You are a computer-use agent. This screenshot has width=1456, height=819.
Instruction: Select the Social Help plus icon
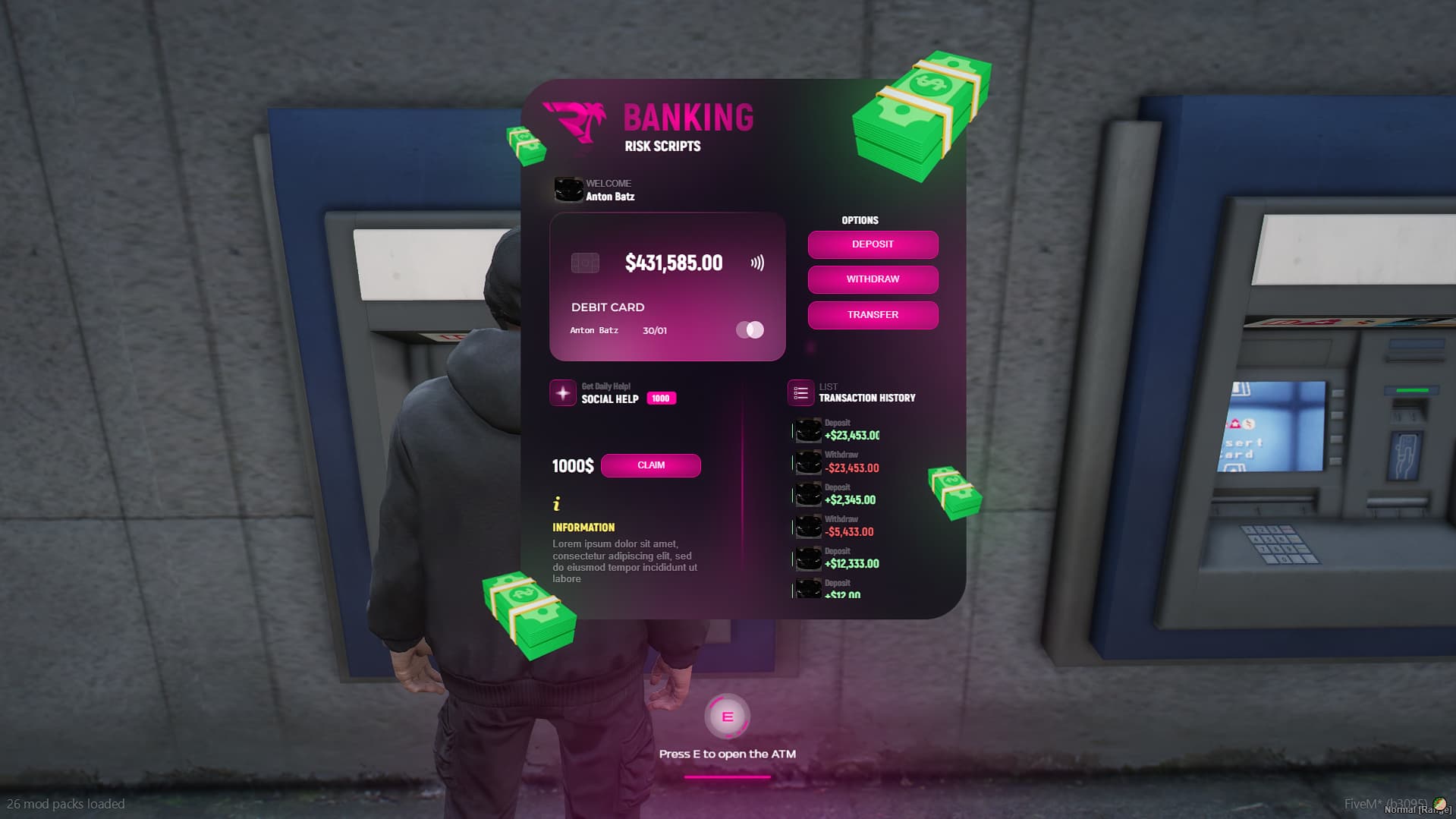click(x=562, y=393)
